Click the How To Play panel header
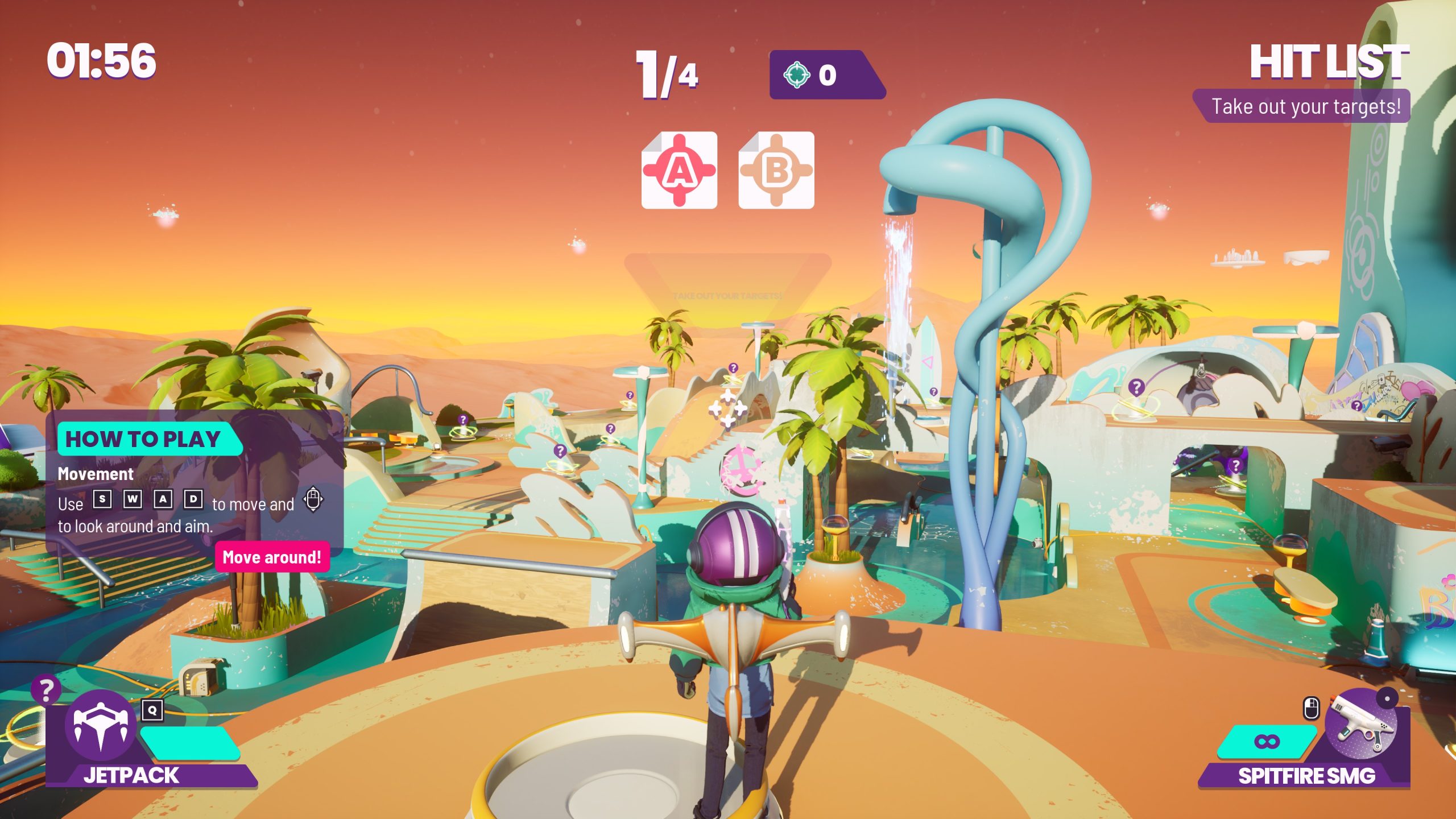This screenshot has height=819, width=1456. click(x=143, y=439)
